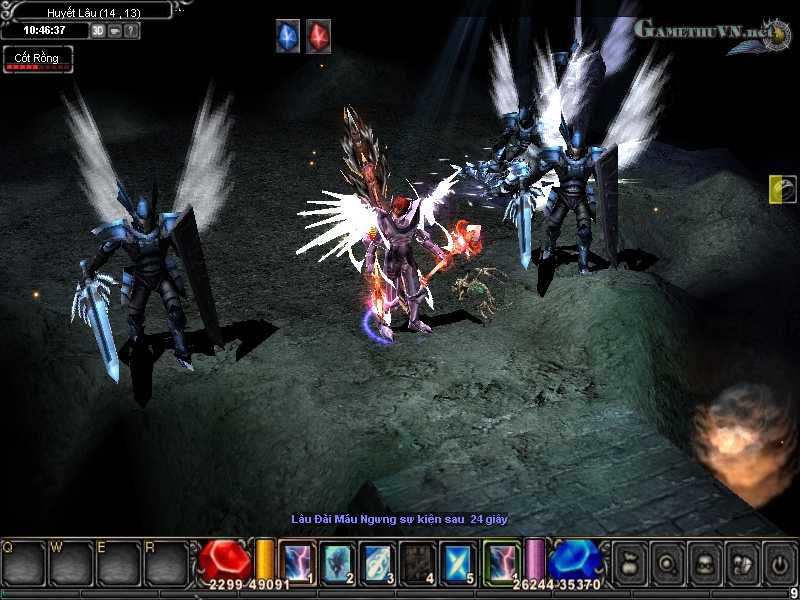Activate the skill in hotbar slot 2
Image resolution: width=800 pixels, height=600 pixels.
[x=337, y=561]
